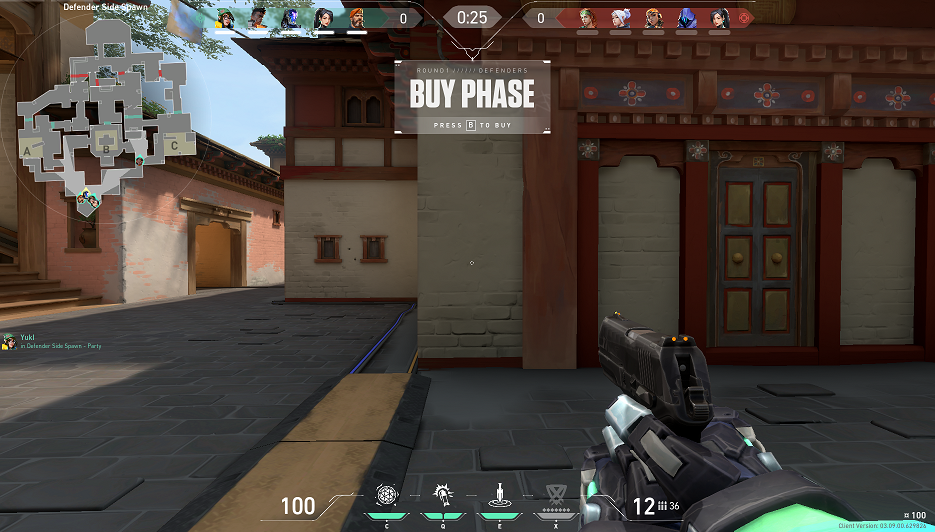This screenshot has width=935, height=532.
Task: Select the A site marker on the minimap
Action: [27, 148]
